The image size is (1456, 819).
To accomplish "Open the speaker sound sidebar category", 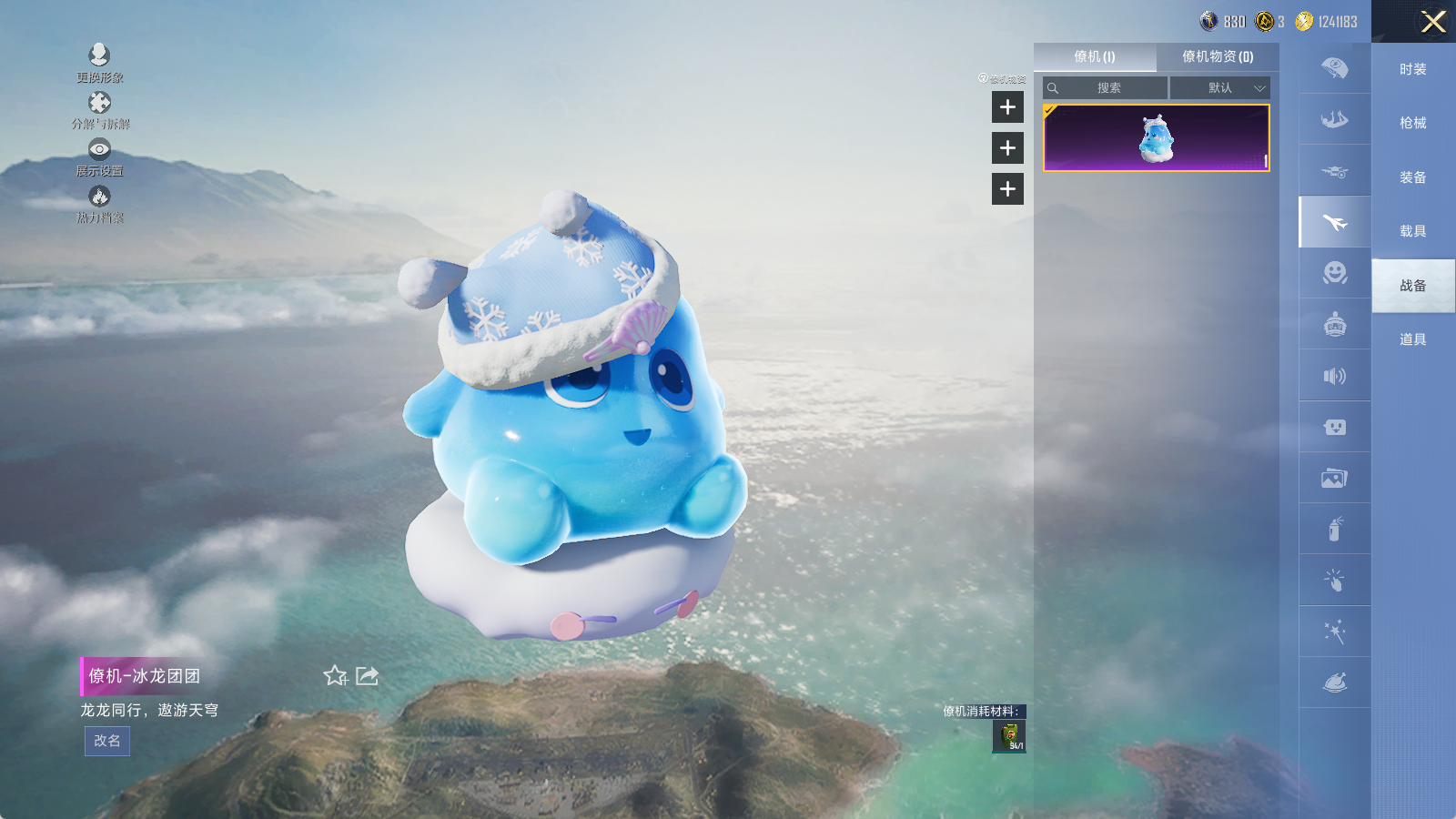I will pyautogui.click(x=1334, y=376).
